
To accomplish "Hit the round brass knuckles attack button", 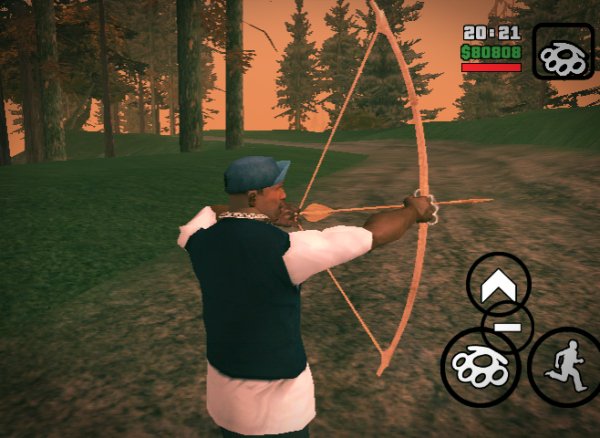I will point(481,366).
